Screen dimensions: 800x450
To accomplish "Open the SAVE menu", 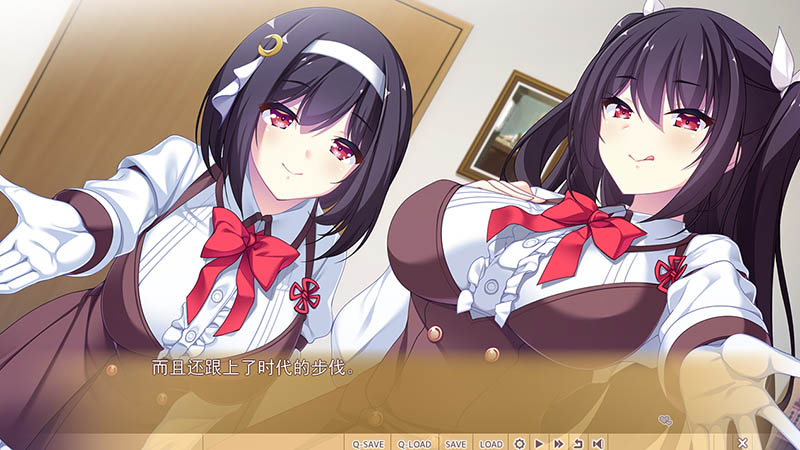I will [x=456, y=443].
